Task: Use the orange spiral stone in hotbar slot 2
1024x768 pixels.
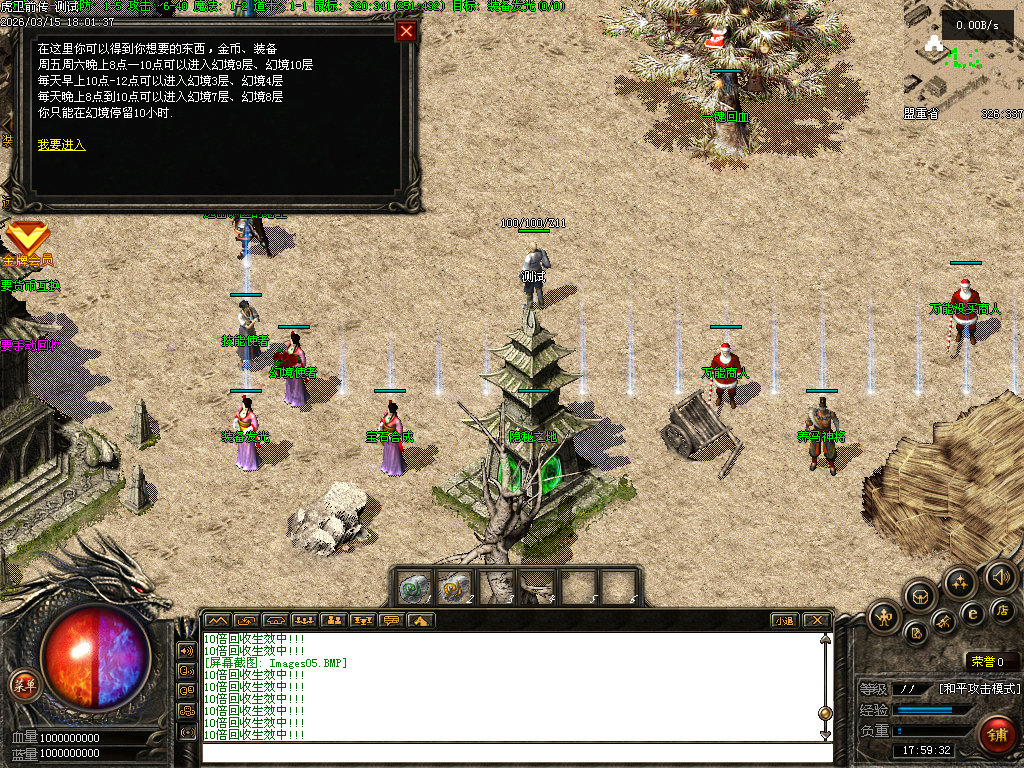Action: coord(455,586)
